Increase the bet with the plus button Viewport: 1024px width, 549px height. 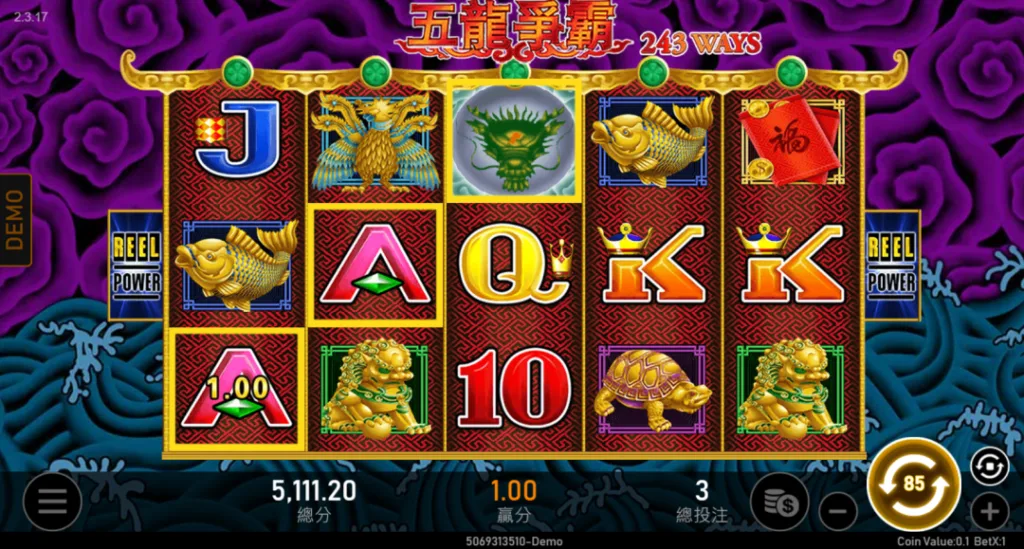989,513
